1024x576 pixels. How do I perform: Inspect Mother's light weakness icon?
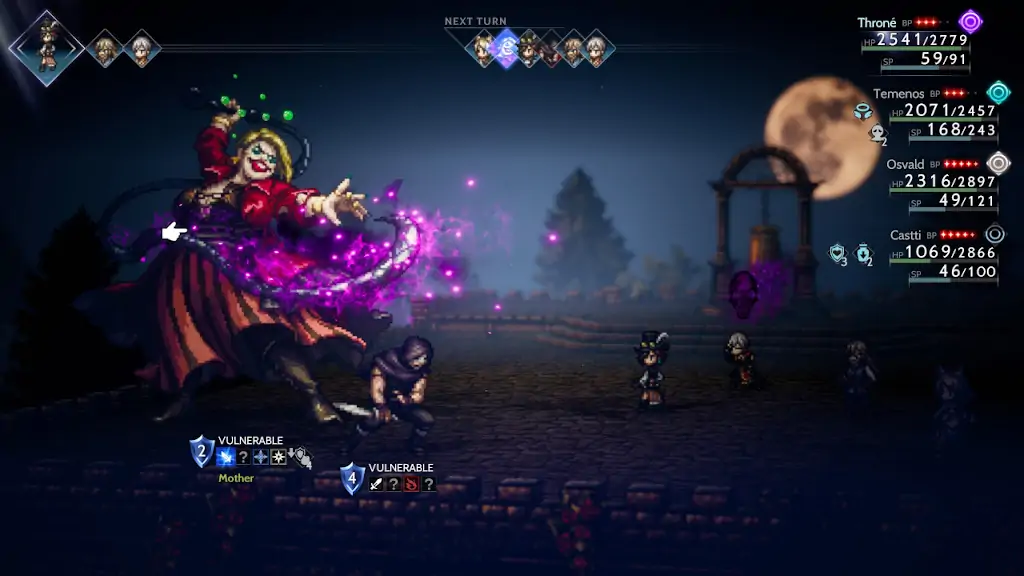coord(278,457)
